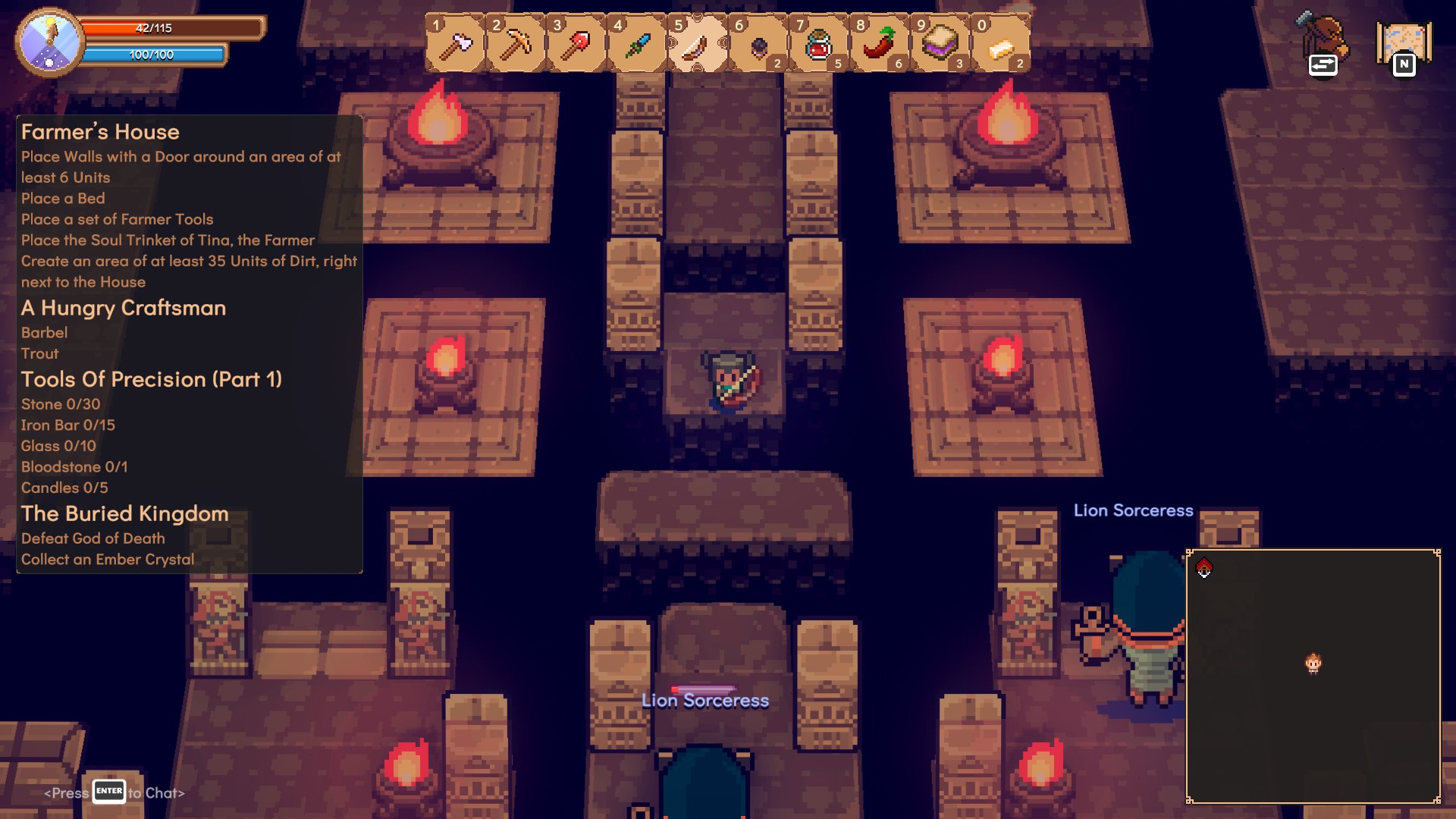Choose the sandwich in slot 9
This screenshot has width=1456, height=819.
click(x=940, y=45)
